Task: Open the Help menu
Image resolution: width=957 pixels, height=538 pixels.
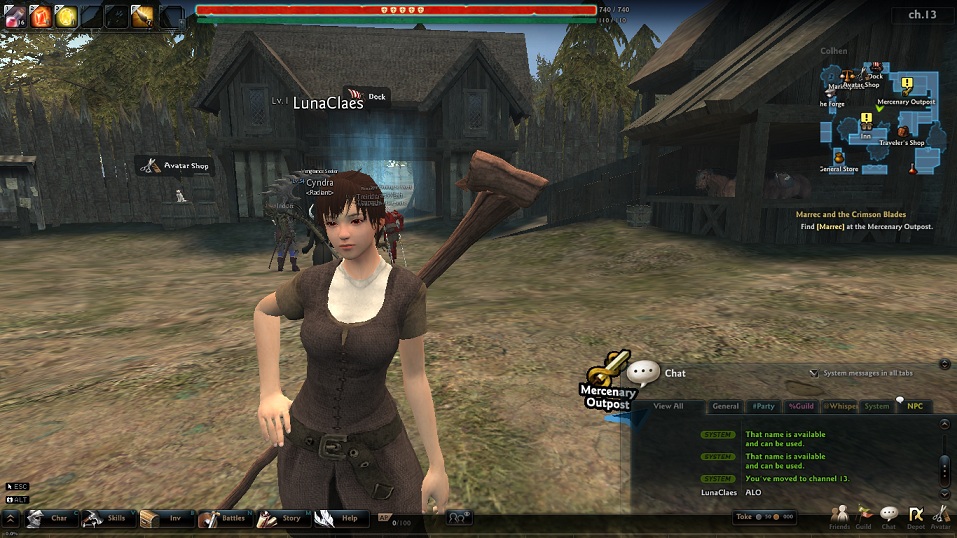Action: [x=338, y=518]
